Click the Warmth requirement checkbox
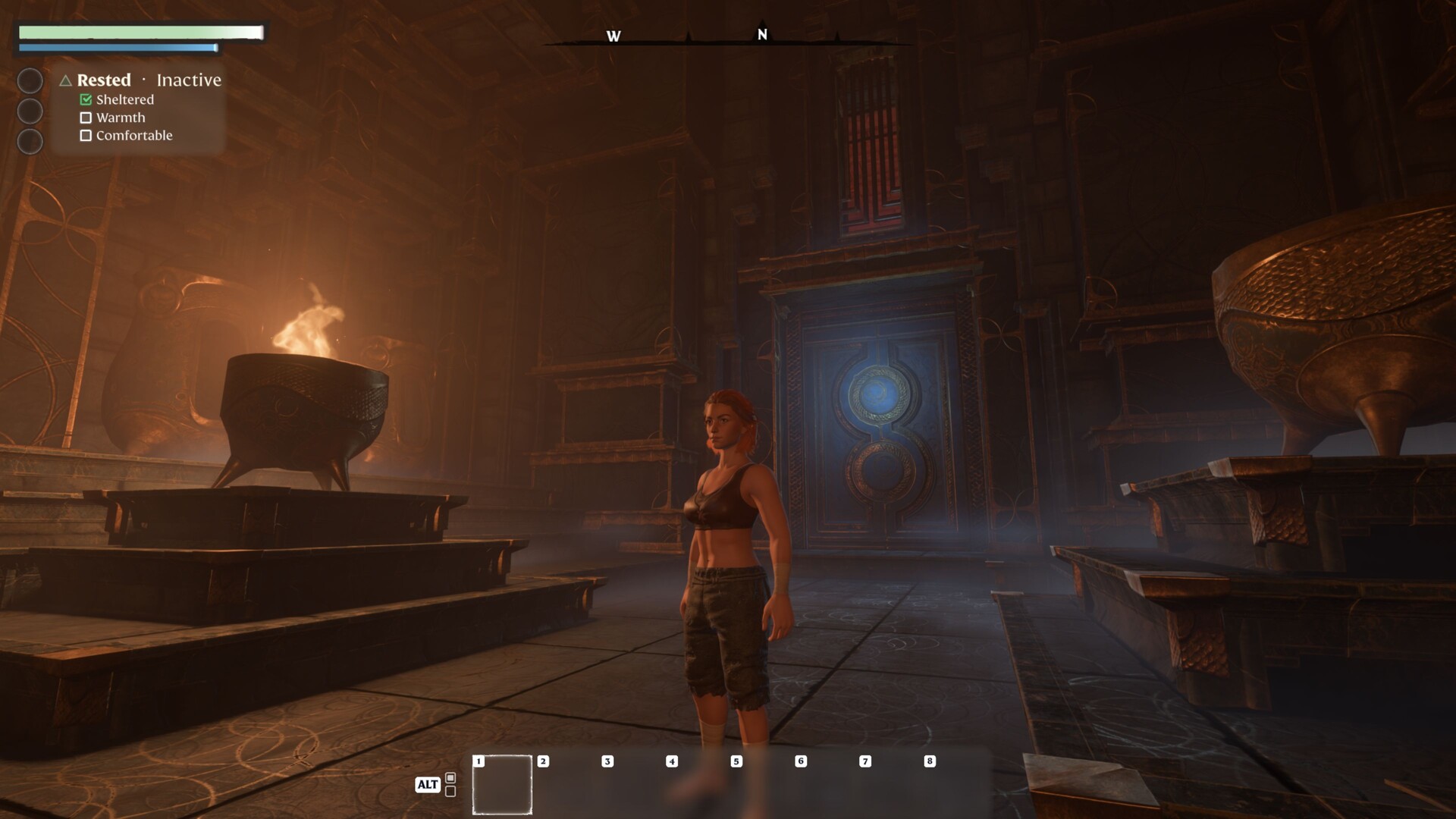Viewport: 1456px width, 819px height. point(86,118)
